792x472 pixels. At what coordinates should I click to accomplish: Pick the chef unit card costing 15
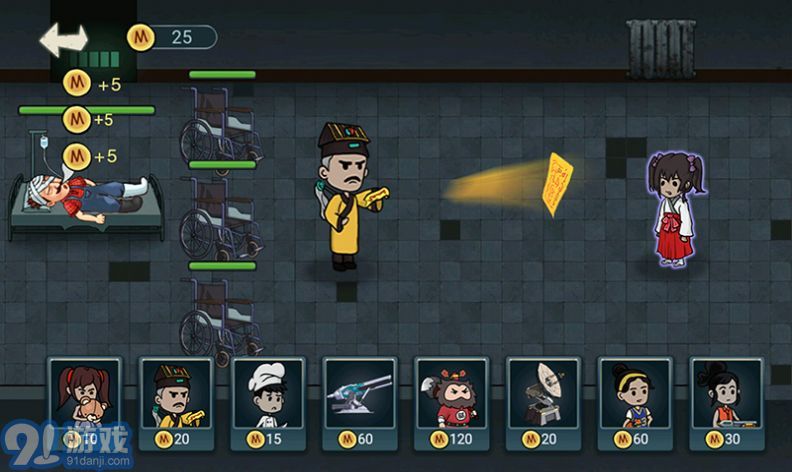pos(268,402)
